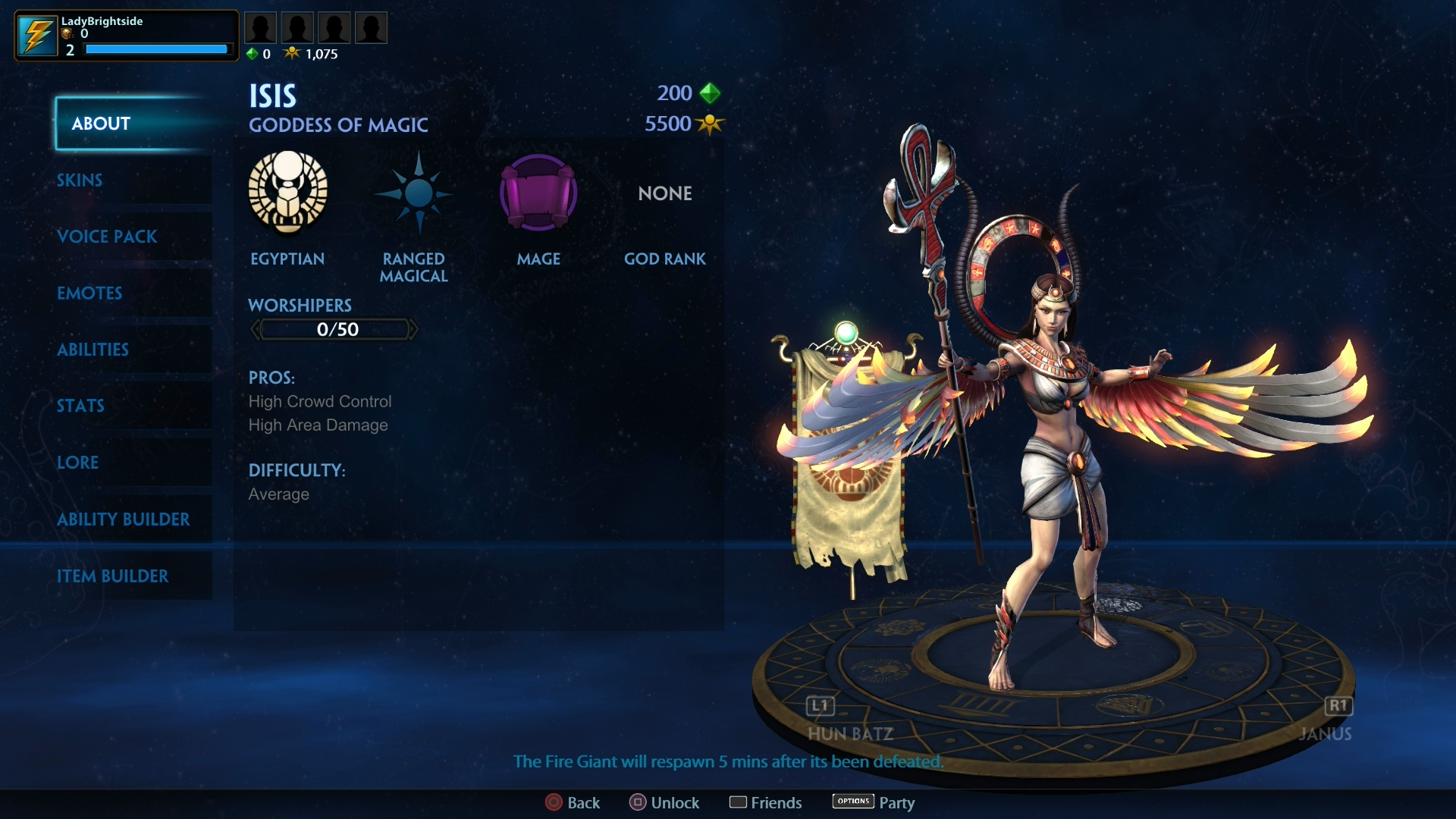The height and width of the screenshot is (819, 1456).
Task: Click the God Rank NONE indicator
Action: point(664,193)
